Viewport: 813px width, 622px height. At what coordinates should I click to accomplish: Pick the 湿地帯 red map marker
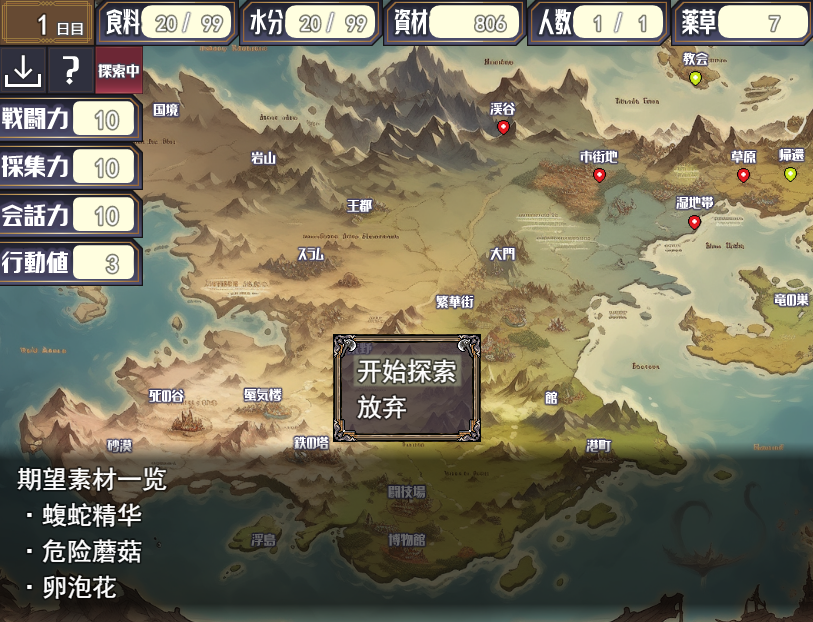coord(694,222)
